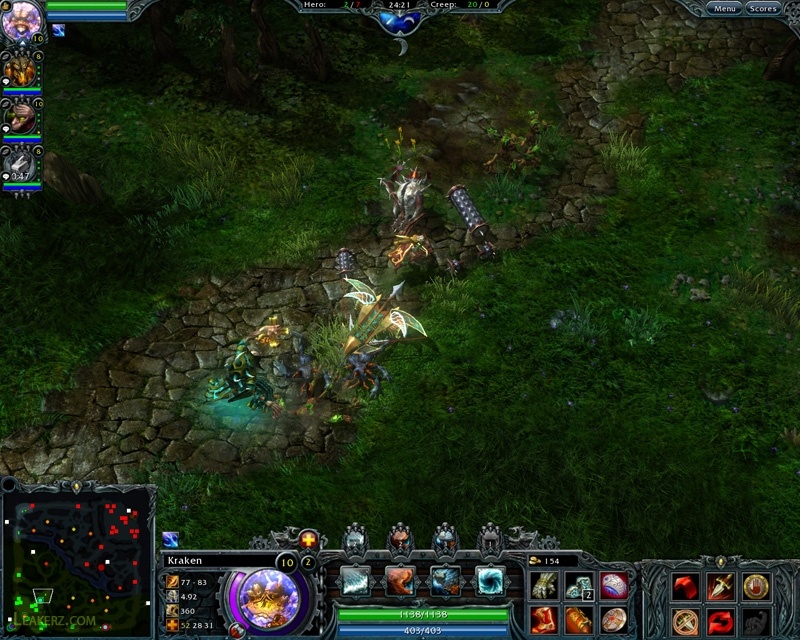
Task: Activate Kraken's first ability icon
Action: coord(355,580)
